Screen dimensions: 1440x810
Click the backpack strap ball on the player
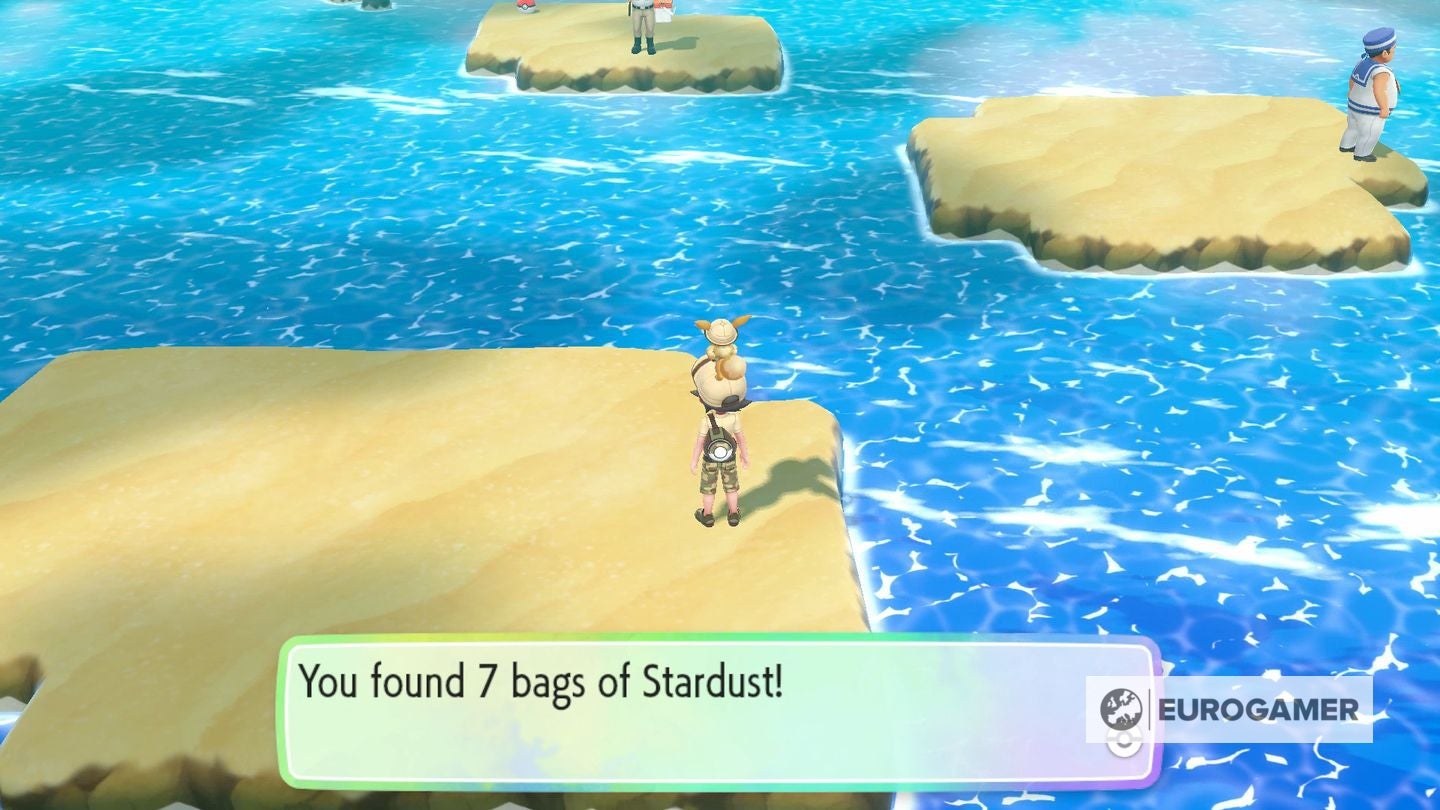[x=719, y=452]
